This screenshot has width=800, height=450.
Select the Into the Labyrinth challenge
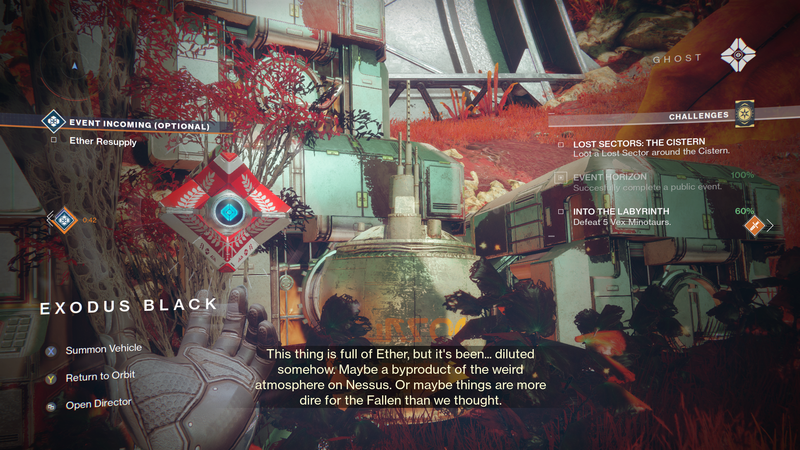point(650,216)
